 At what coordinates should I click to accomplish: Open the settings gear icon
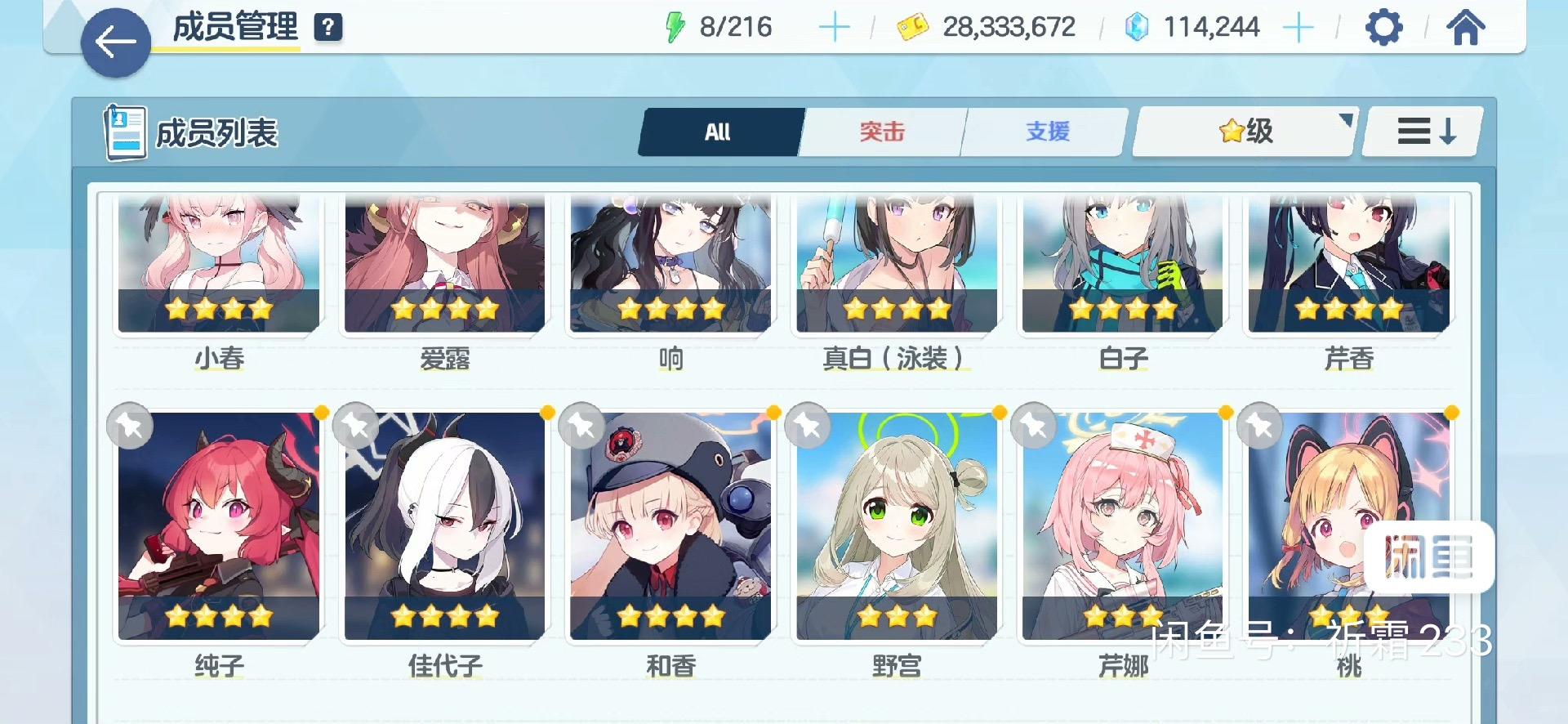(1383, 26)
